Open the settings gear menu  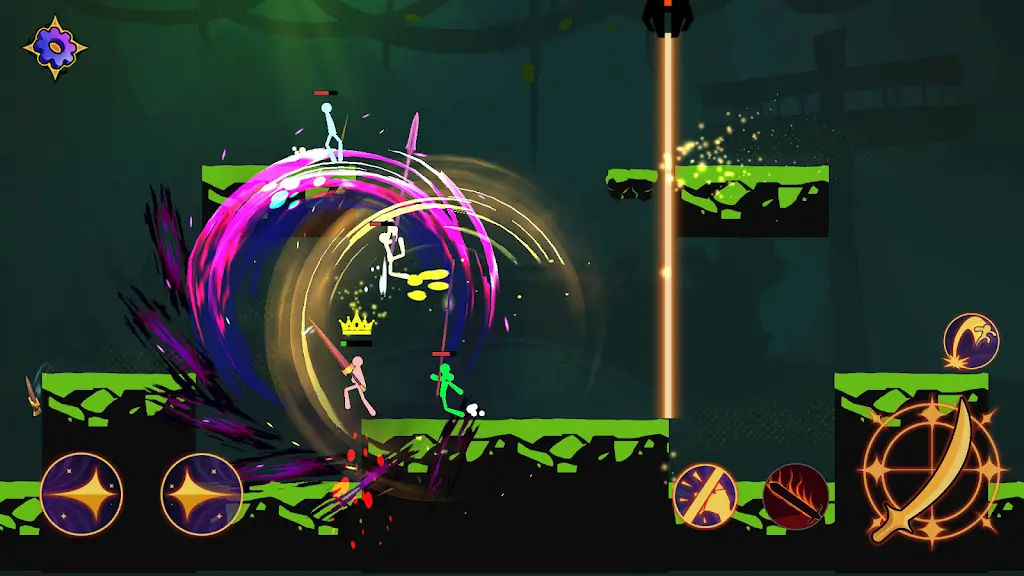pos(54,46)
